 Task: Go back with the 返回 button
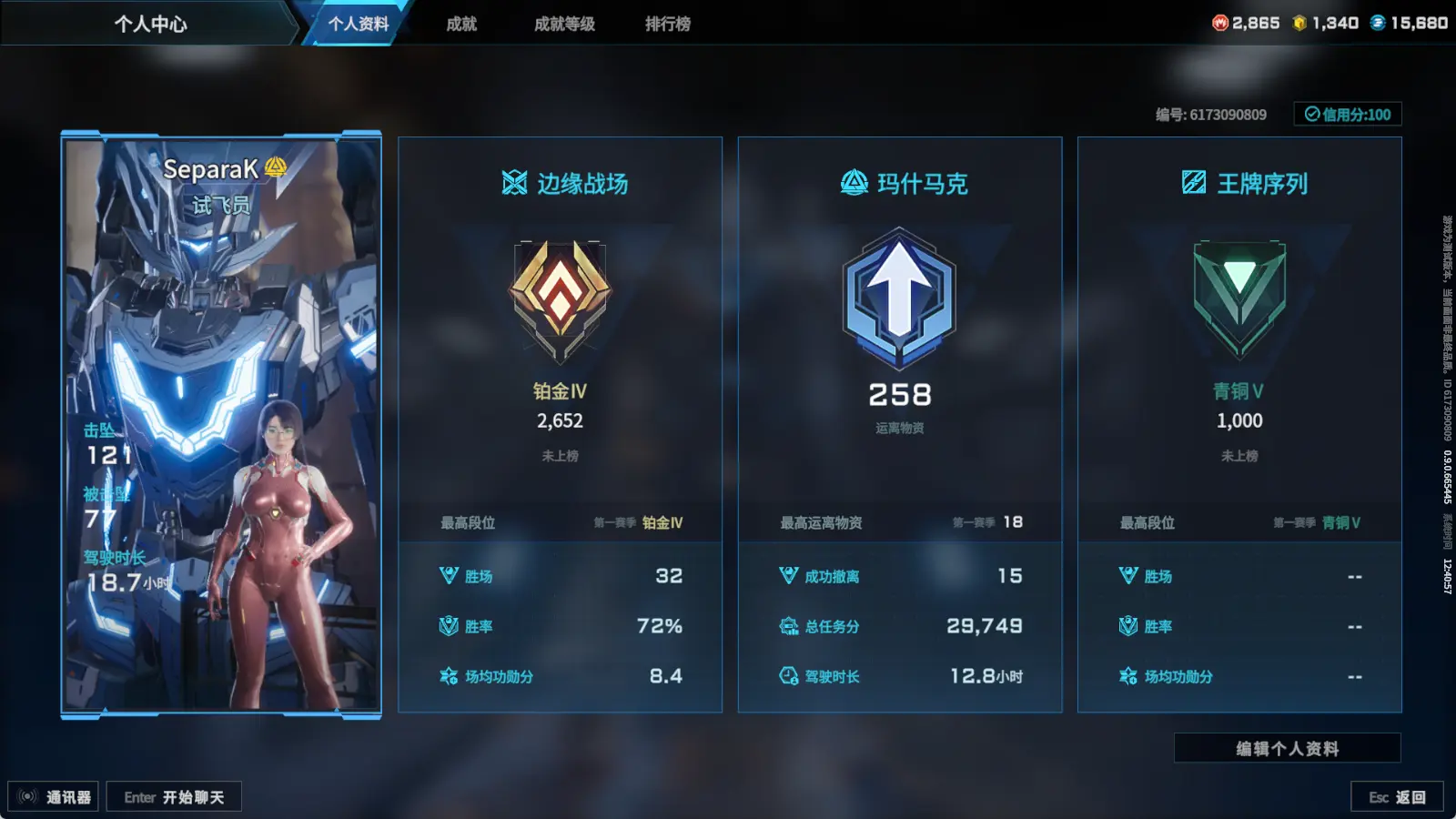tap(1397, 797)
